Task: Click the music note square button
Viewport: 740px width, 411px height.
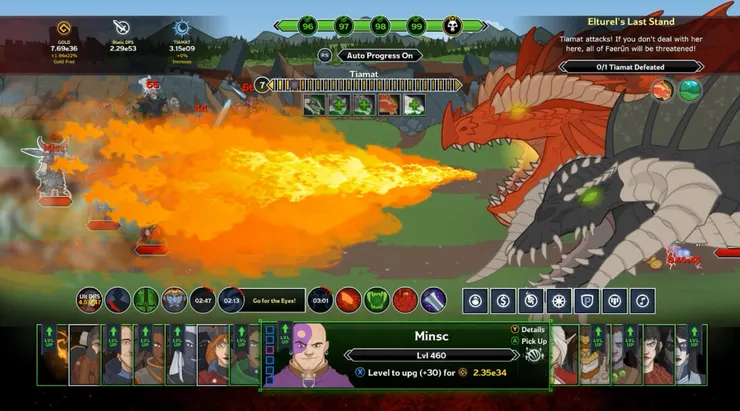Action: tap(644, 299)
